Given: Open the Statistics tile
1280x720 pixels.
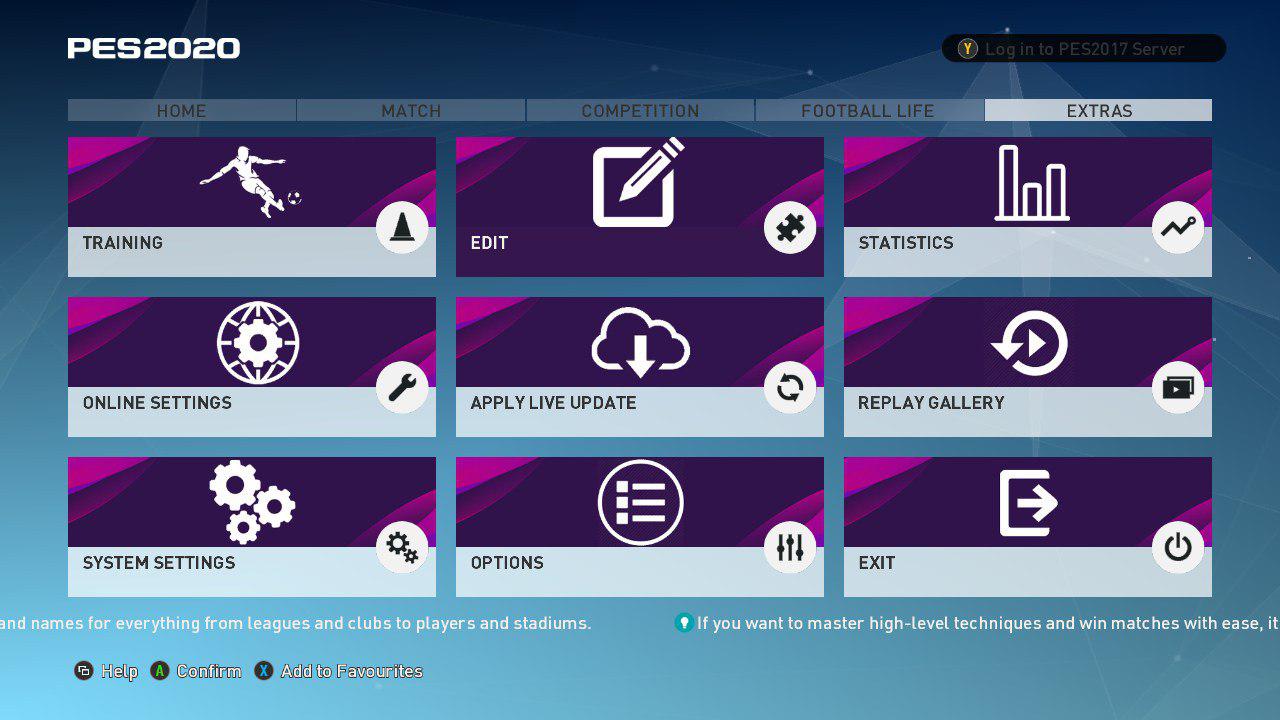Looking at the screenshot, I should [1027, 207].
